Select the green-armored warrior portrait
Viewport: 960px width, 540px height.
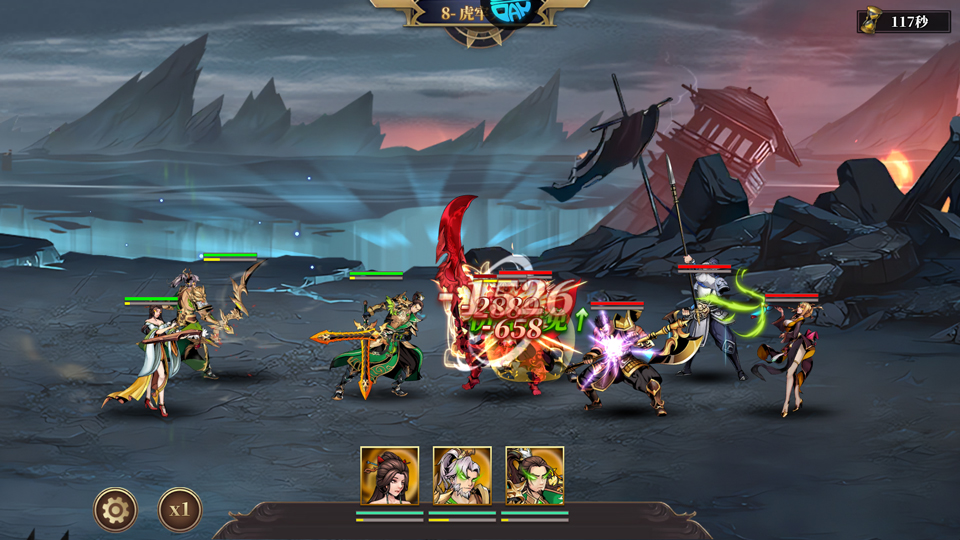tap(534, 476)
